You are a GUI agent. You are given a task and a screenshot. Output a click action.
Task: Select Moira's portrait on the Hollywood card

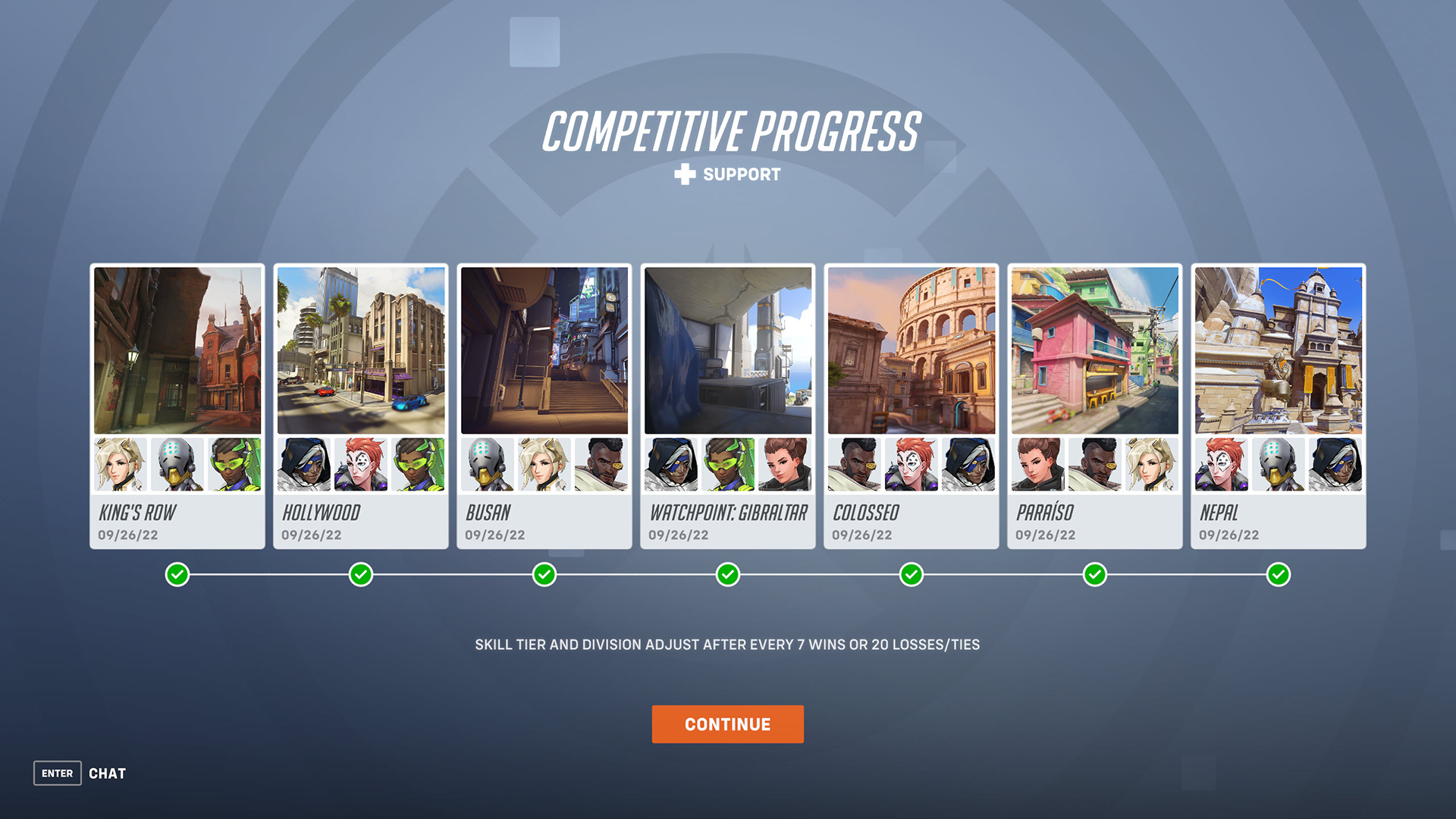(360, 465)
